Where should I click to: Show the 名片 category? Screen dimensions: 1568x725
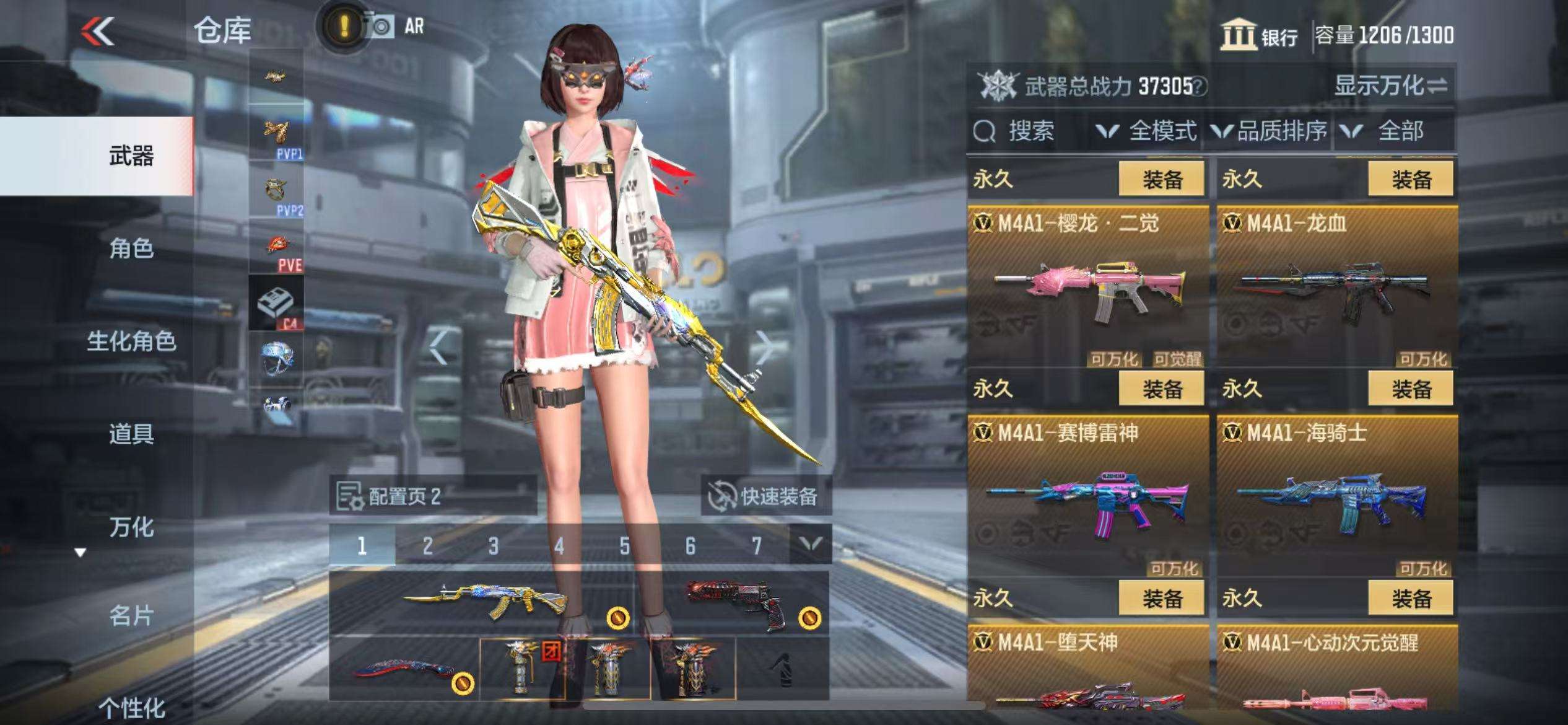pyautogui.click(x=131, y=616)
